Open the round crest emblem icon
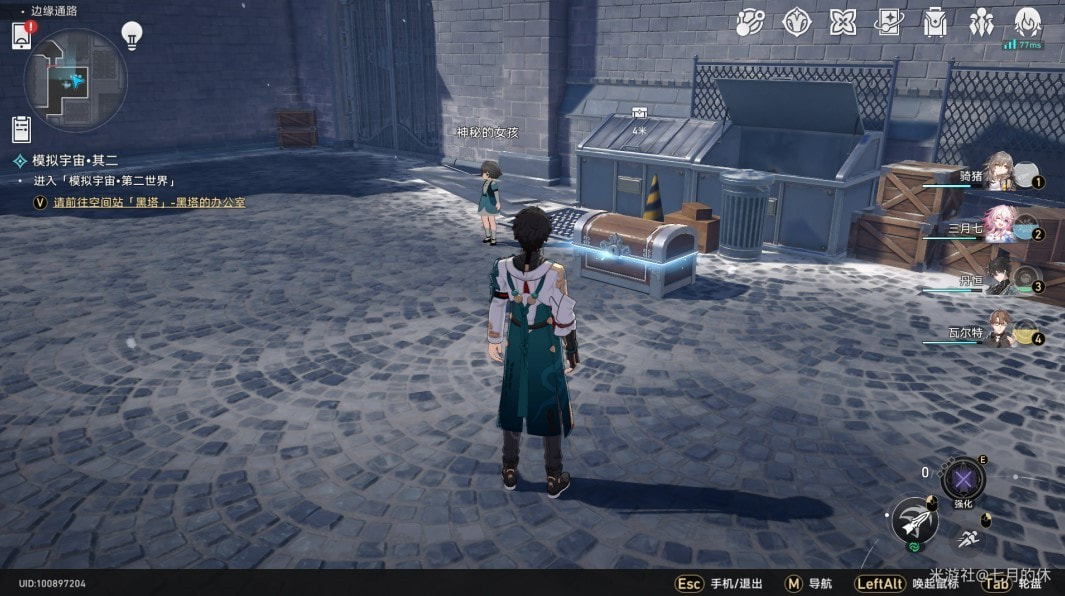 pos(797,22)
